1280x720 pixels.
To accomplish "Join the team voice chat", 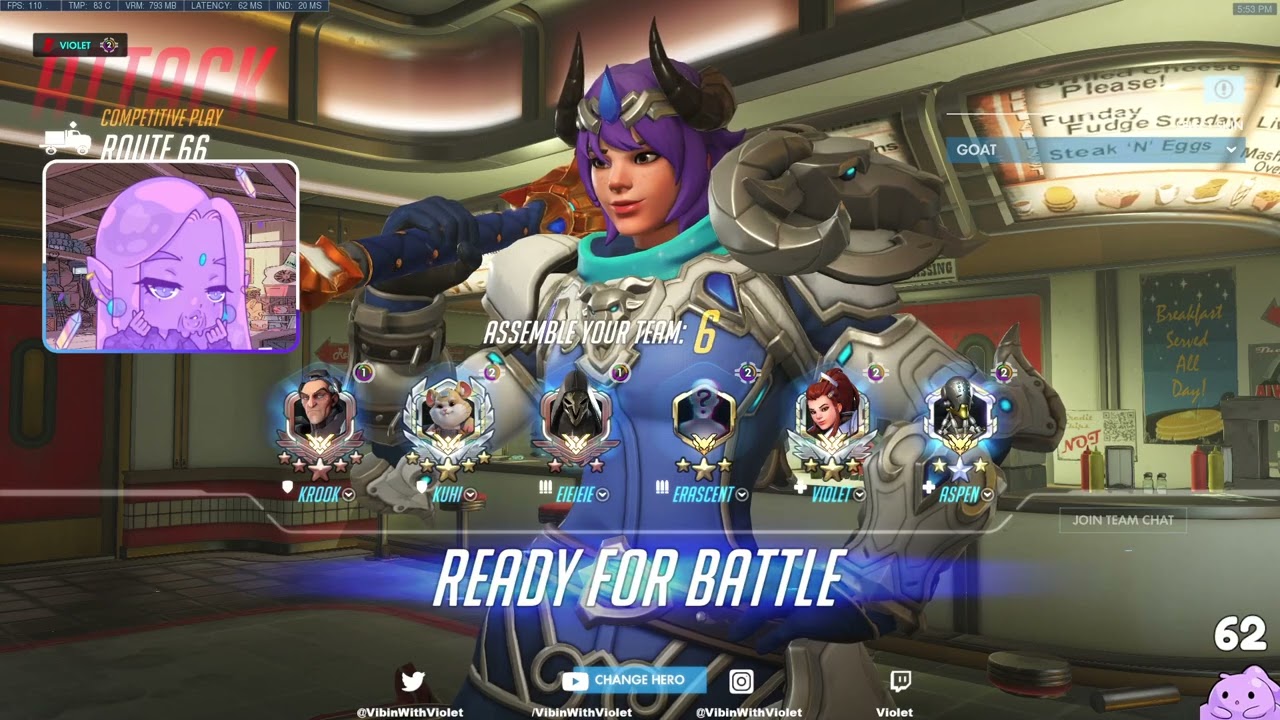I will [1123, 520].
